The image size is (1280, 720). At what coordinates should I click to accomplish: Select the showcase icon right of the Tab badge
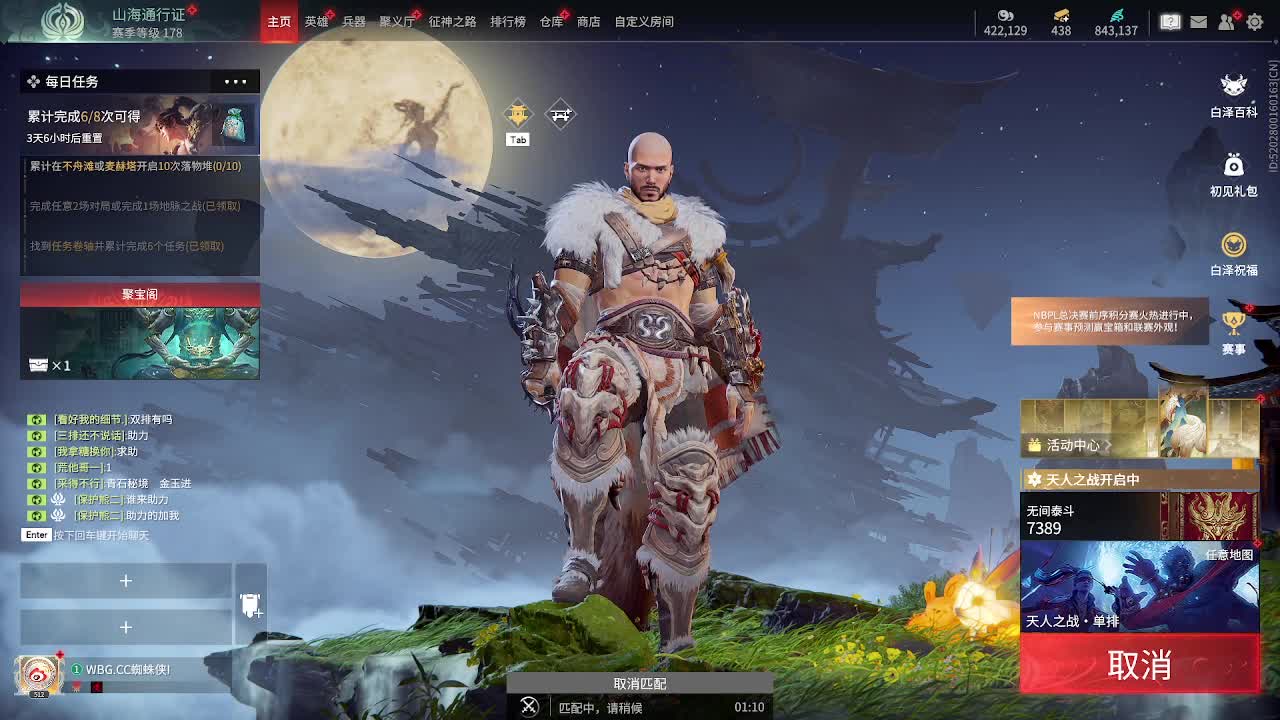560,114
